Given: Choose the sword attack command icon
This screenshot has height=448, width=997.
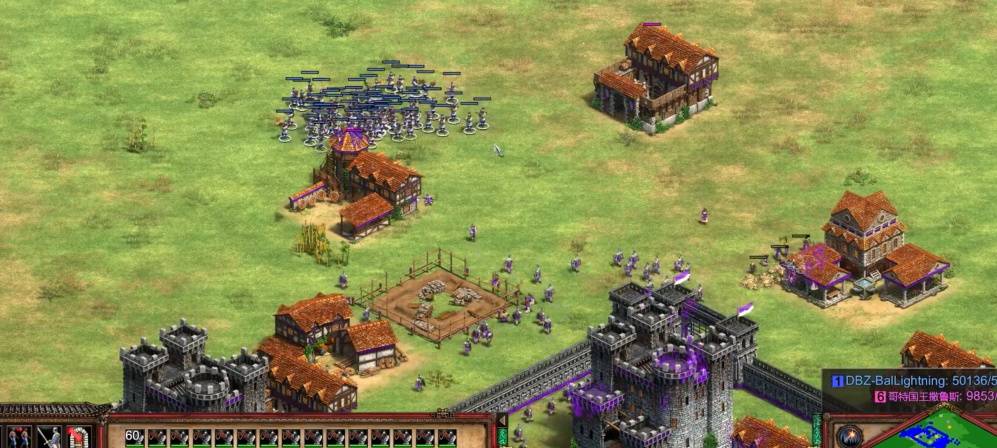Looking at the screenshot, I should 49,437.
